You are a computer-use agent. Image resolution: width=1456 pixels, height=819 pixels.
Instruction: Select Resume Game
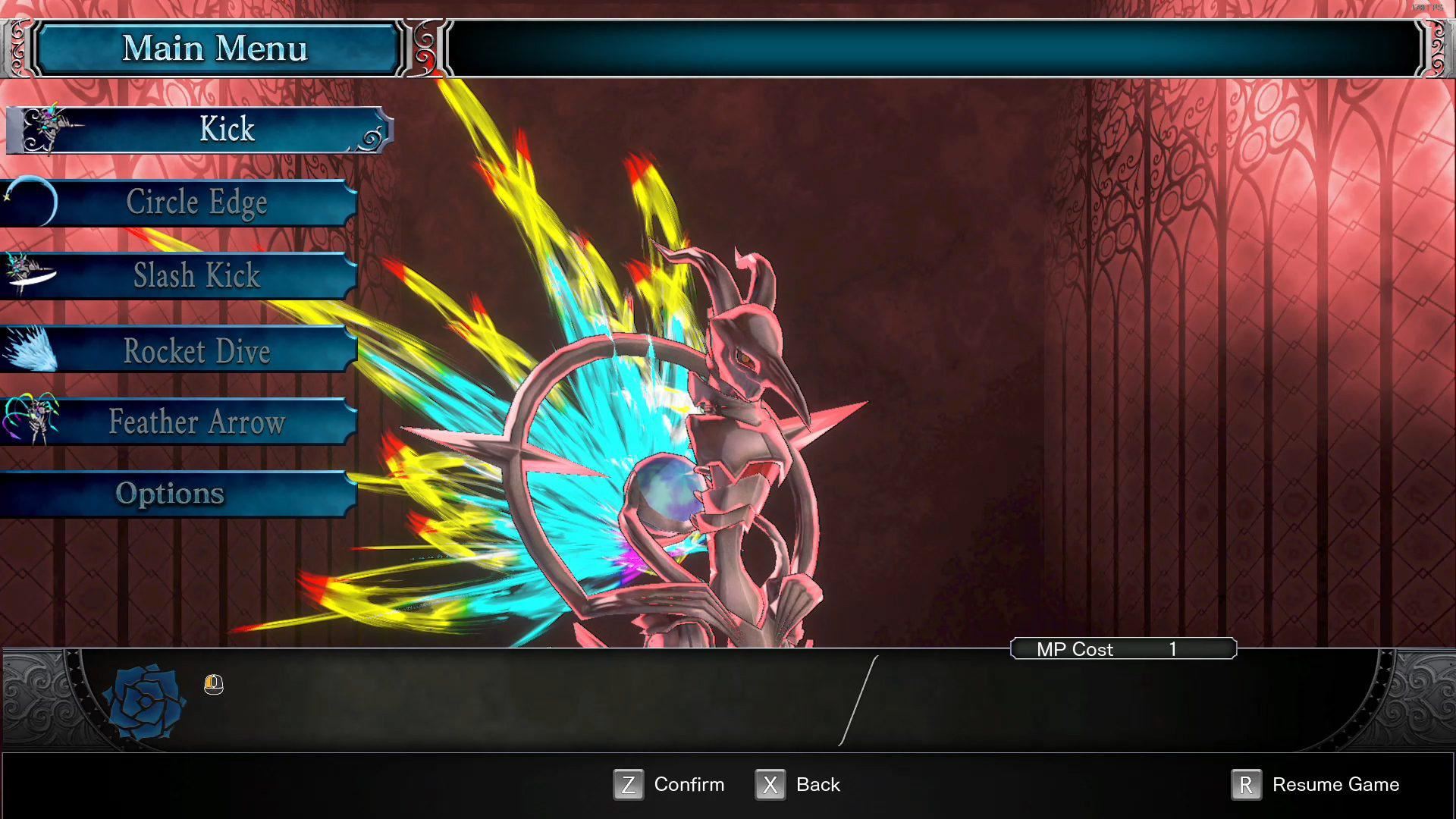click(1335, 784)
